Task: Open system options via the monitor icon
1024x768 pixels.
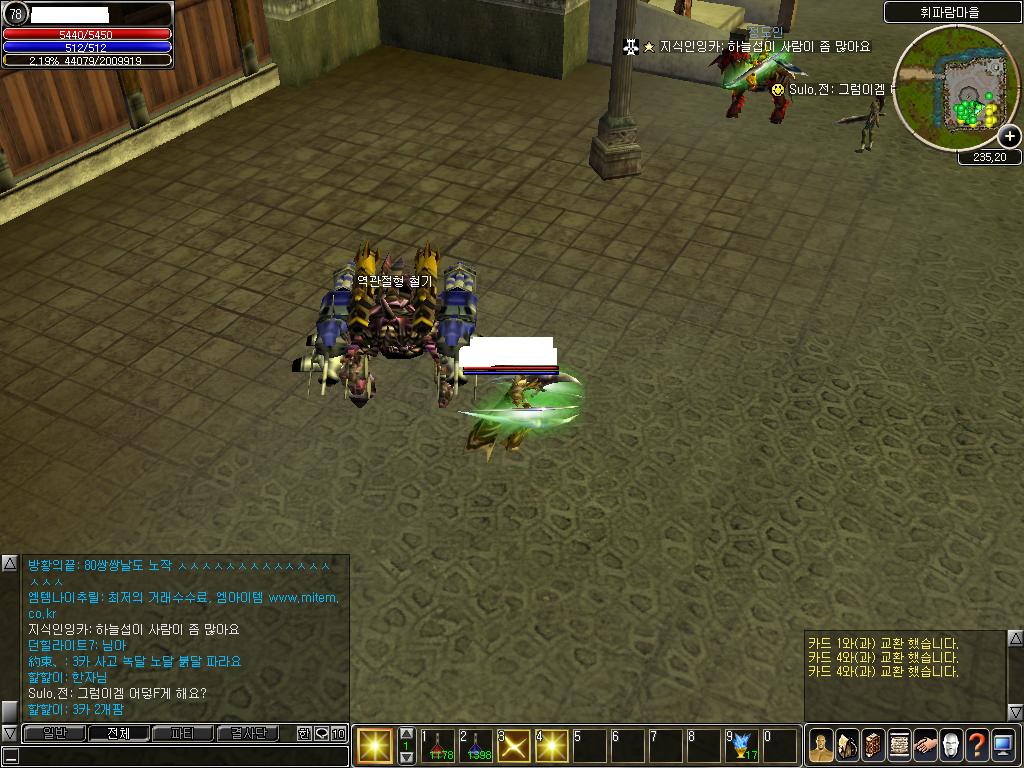Action: point(1003,745)
